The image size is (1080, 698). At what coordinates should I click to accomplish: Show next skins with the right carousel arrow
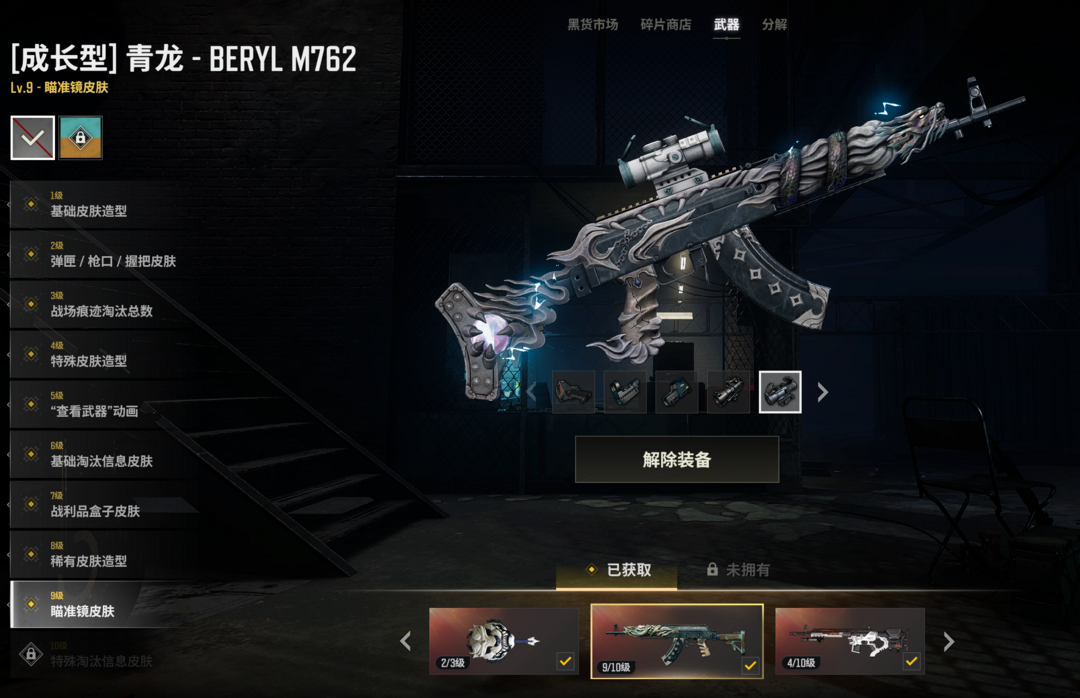[948, 641]
